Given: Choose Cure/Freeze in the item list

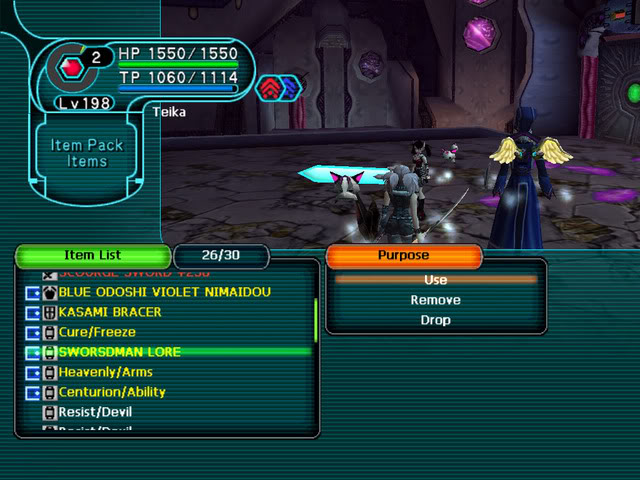Looking at the screenshot, I should 96,332.
